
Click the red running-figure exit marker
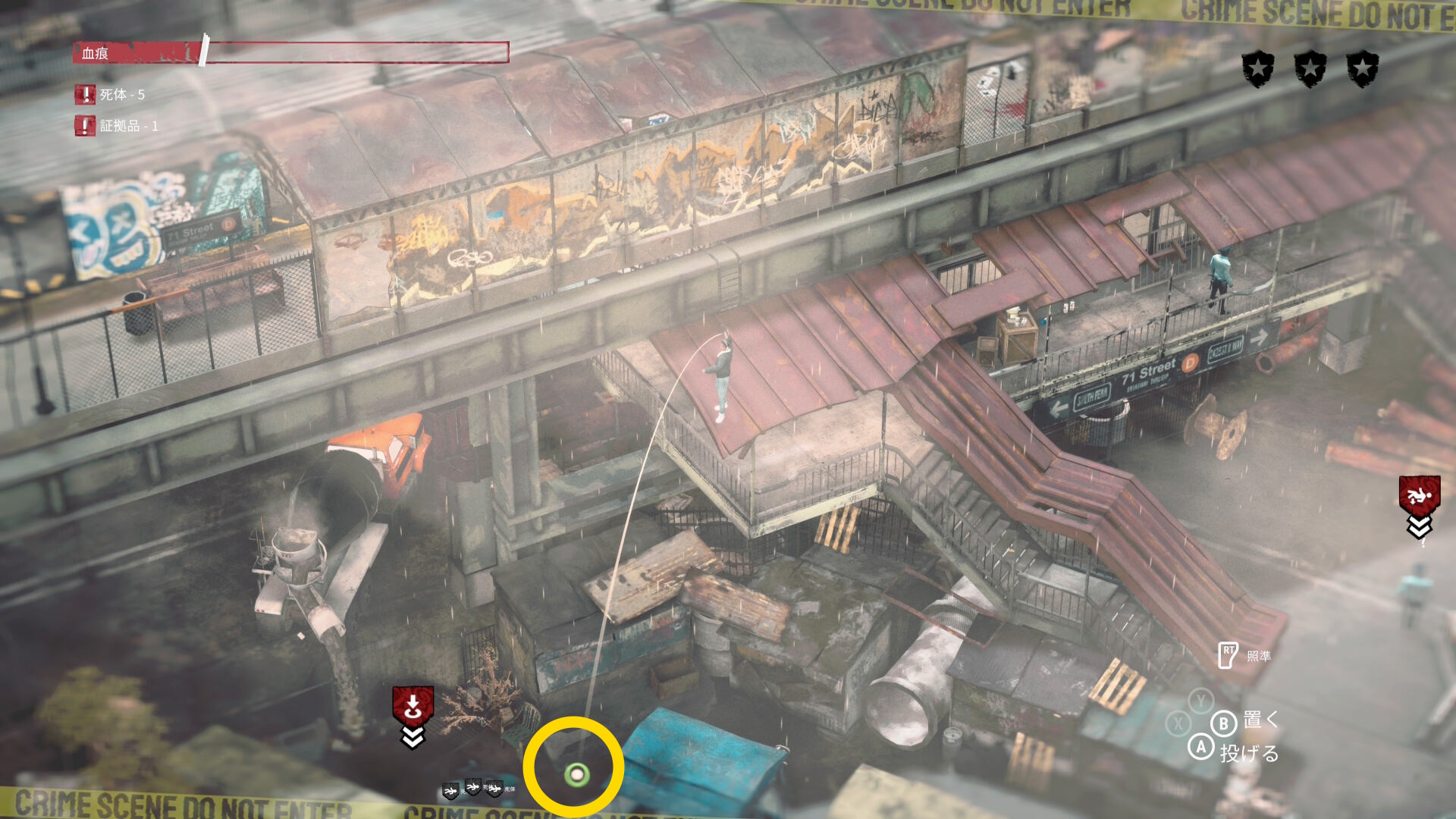pyautogui.click(x=1419, y=497)
